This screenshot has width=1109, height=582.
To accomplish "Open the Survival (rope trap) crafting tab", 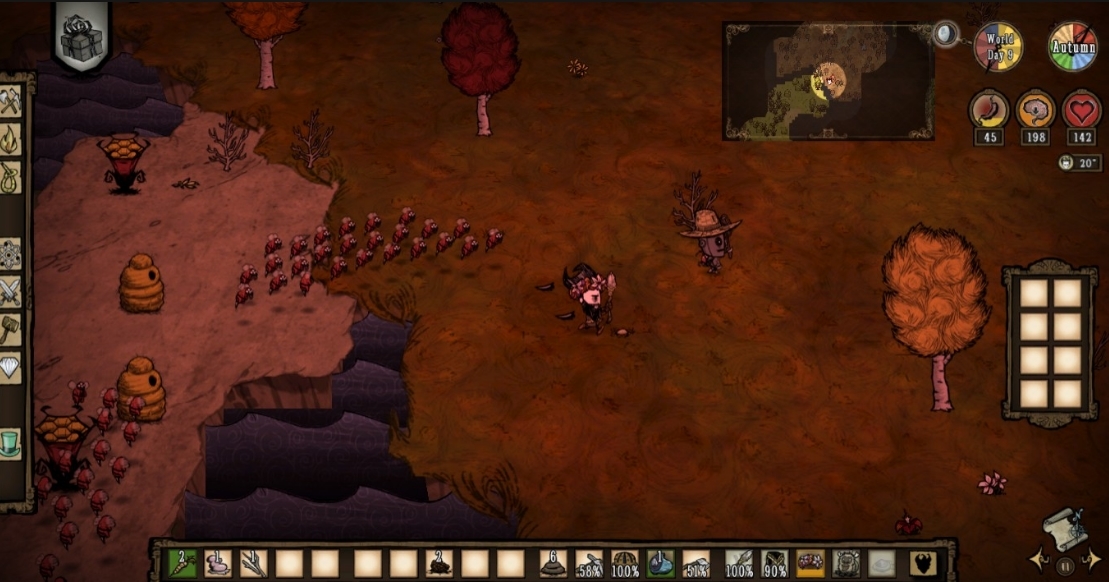I will click(x=10, y=176).
